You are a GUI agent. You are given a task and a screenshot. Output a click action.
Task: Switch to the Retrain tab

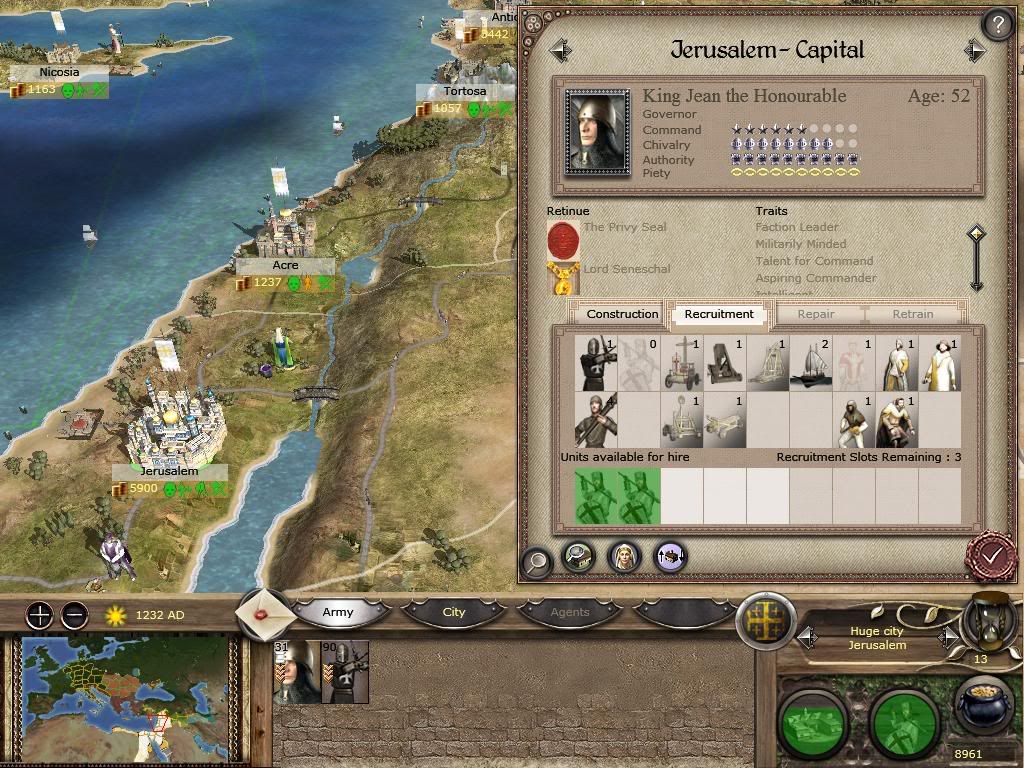pyautogui.click(x=912, y=314)
